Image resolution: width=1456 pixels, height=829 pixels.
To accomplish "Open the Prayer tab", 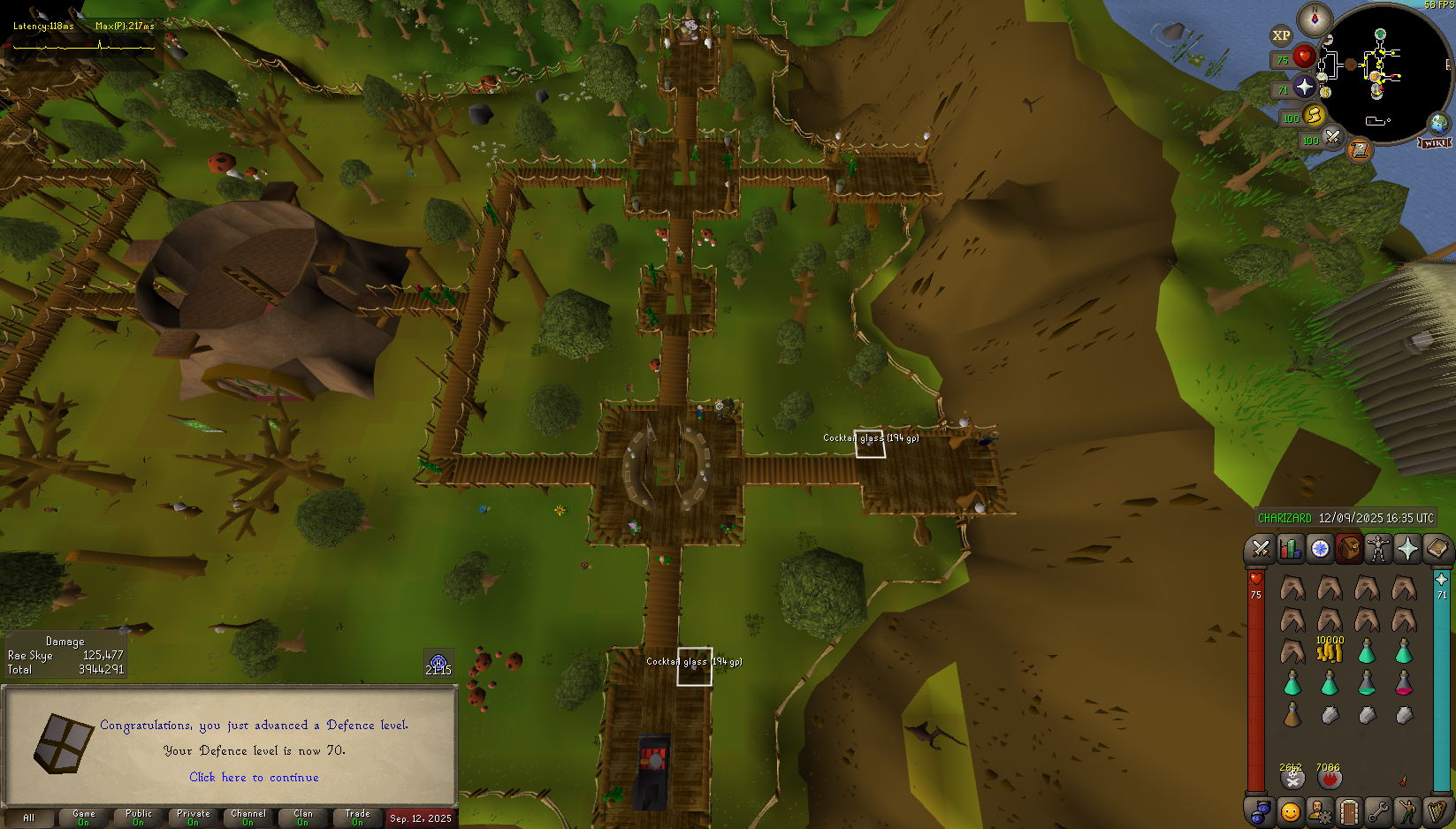I will [x=1407, y=549].
